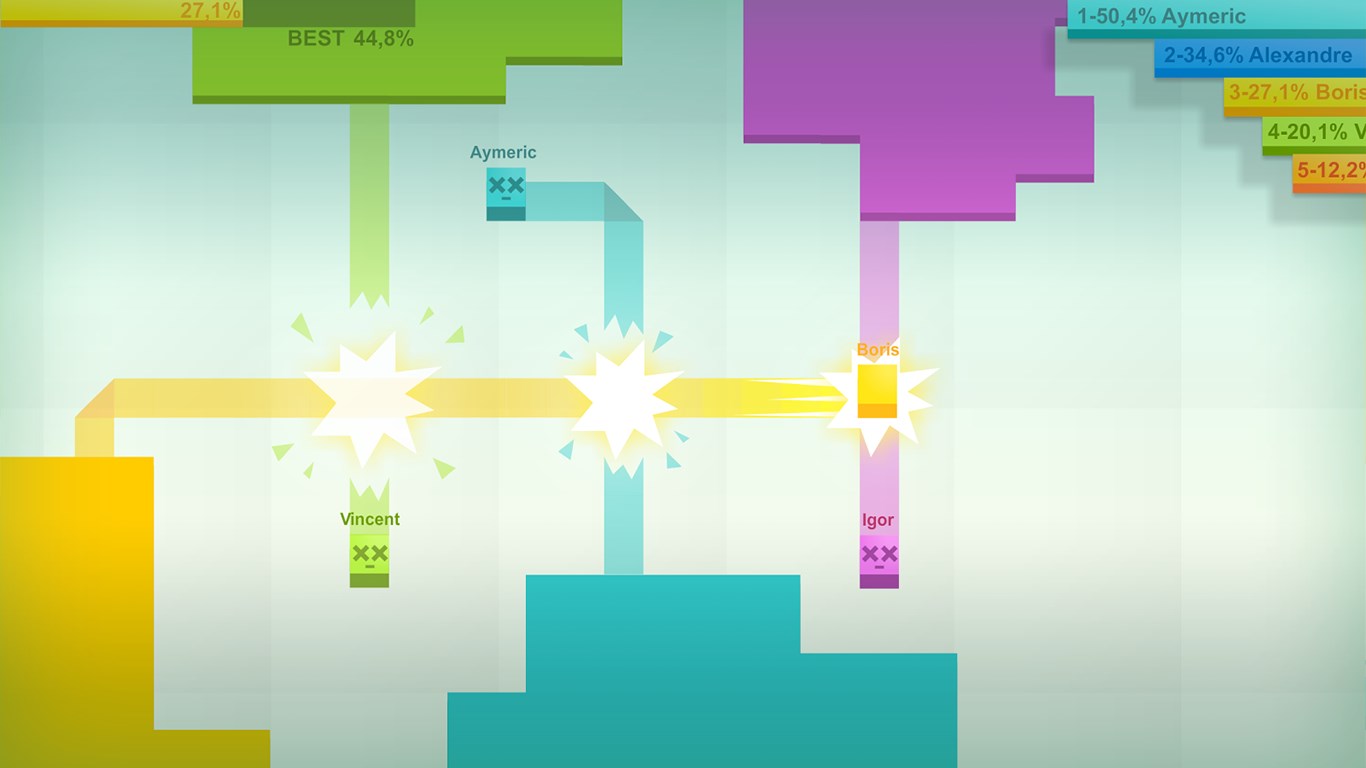Click the 5-12,2% leaderboard entry
Image resolution: width=1366 pixels, height=768 pixels.
(1330, 171)
